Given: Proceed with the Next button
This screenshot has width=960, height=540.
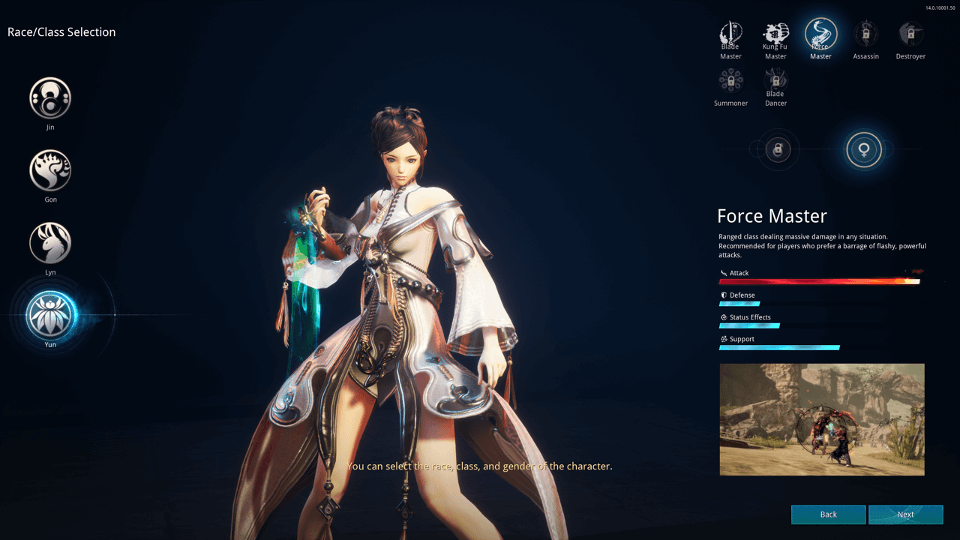Looking at the screenshot, I should point(905,514).
